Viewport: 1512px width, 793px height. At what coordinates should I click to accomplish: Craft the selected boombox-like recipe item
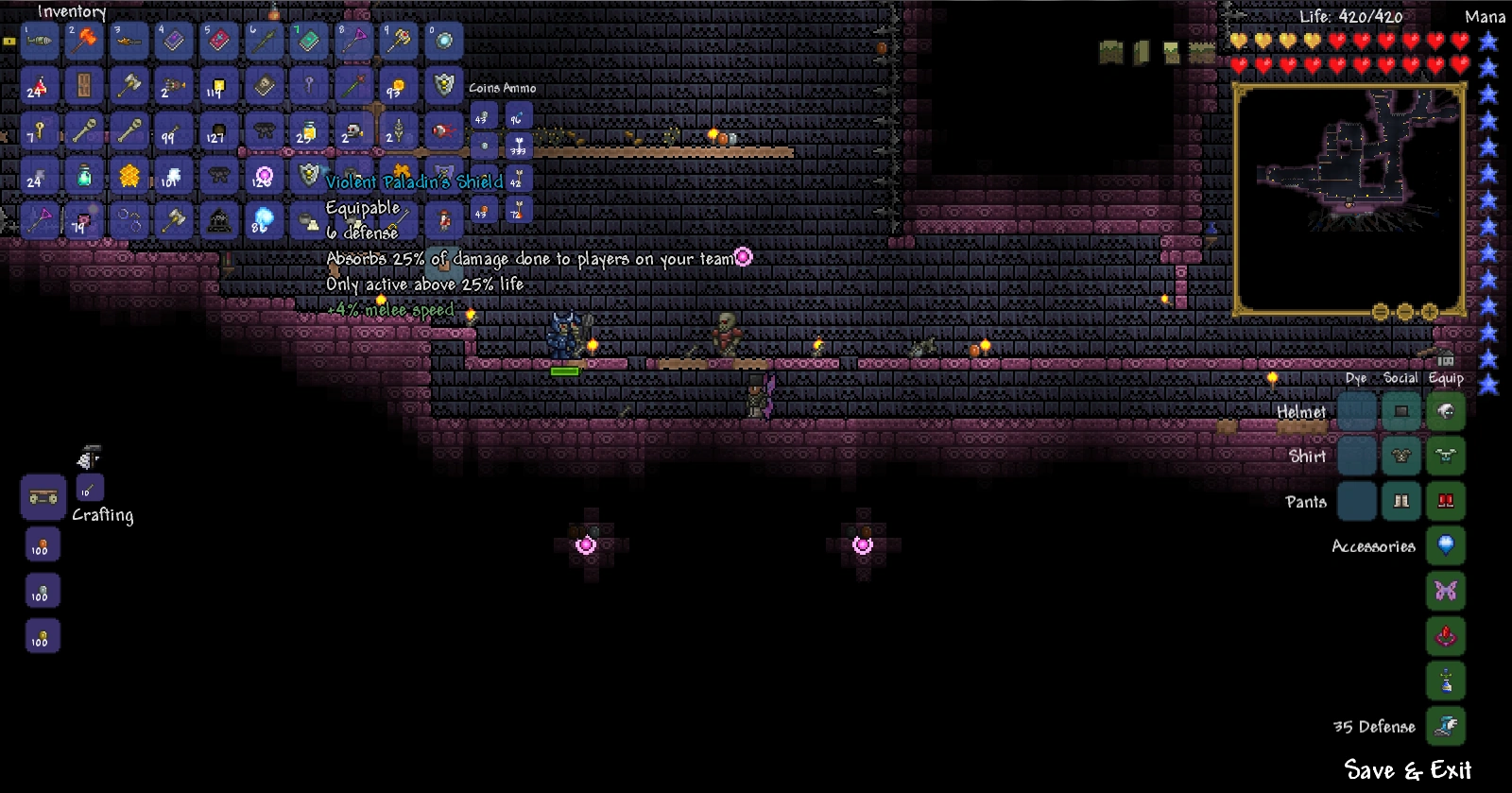coord(43,497)
